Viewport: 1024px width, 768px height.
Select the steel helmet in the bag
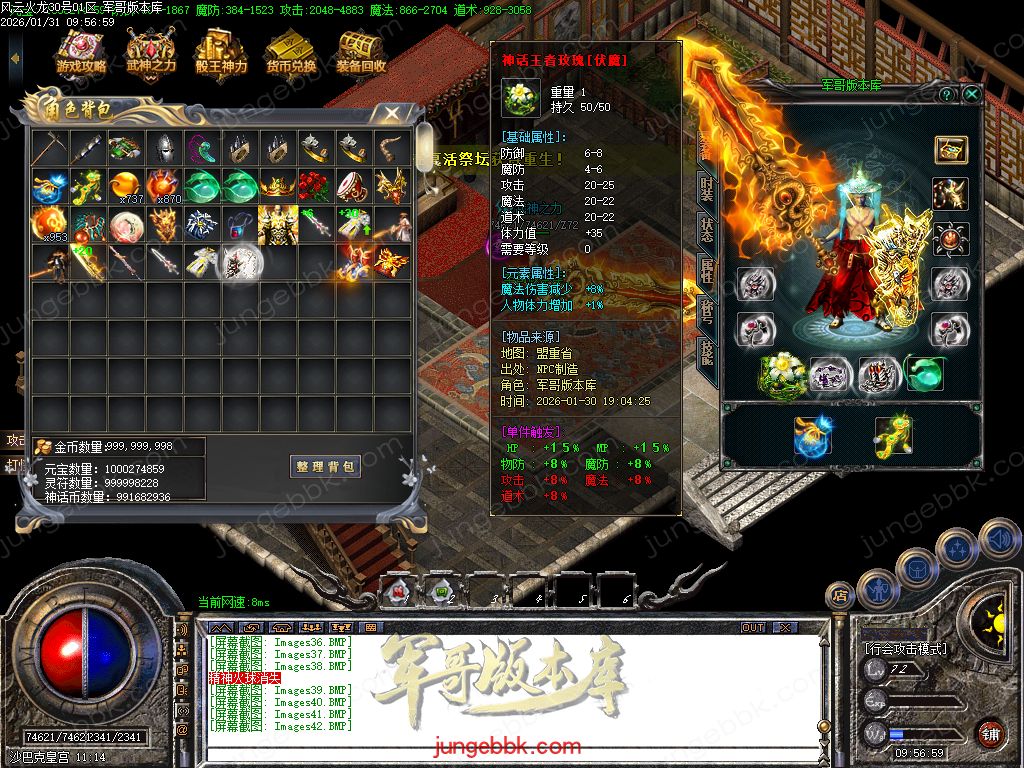click(163, 149)
